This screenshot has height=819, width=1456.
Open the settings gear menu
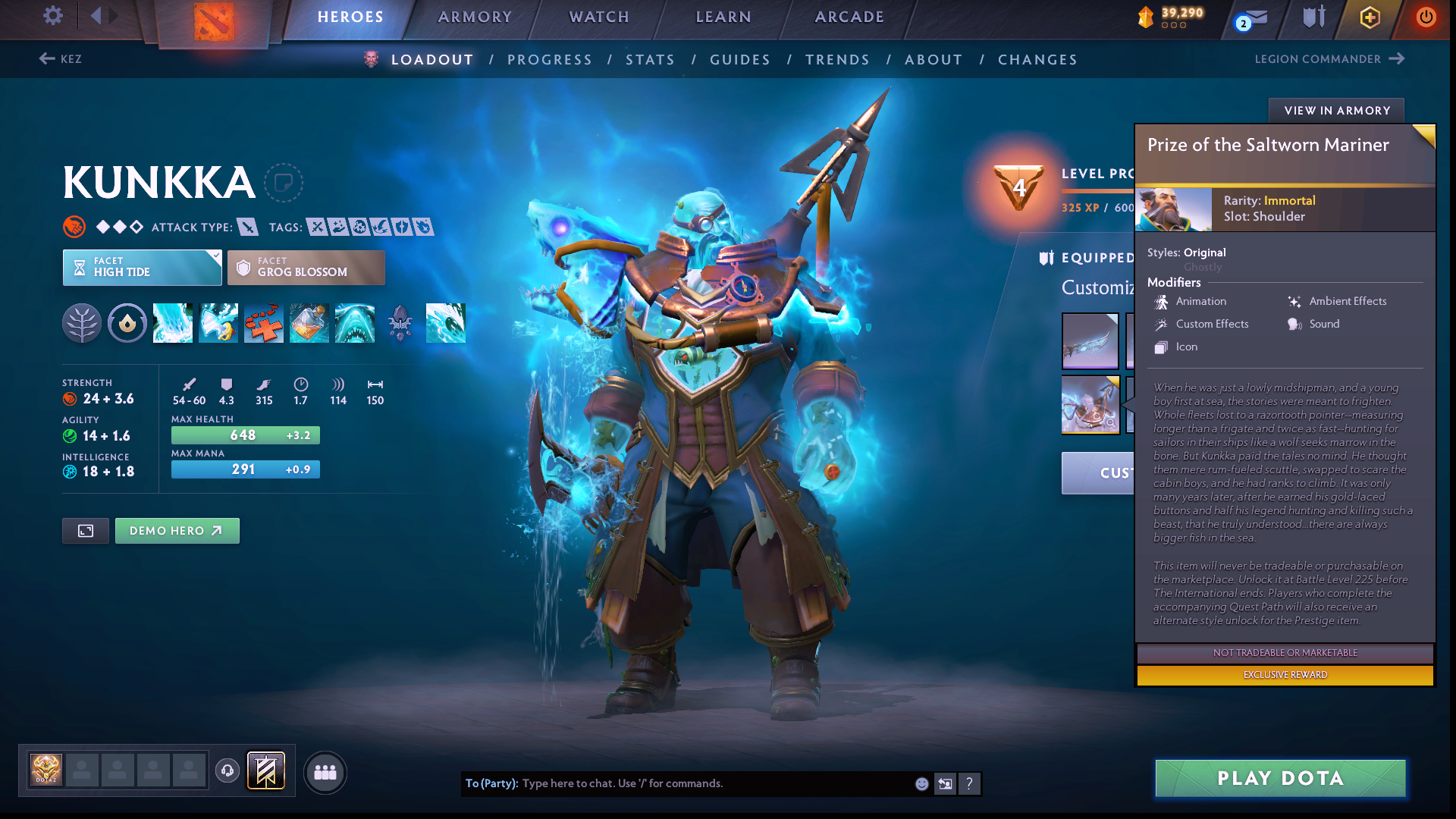[53, 15]
